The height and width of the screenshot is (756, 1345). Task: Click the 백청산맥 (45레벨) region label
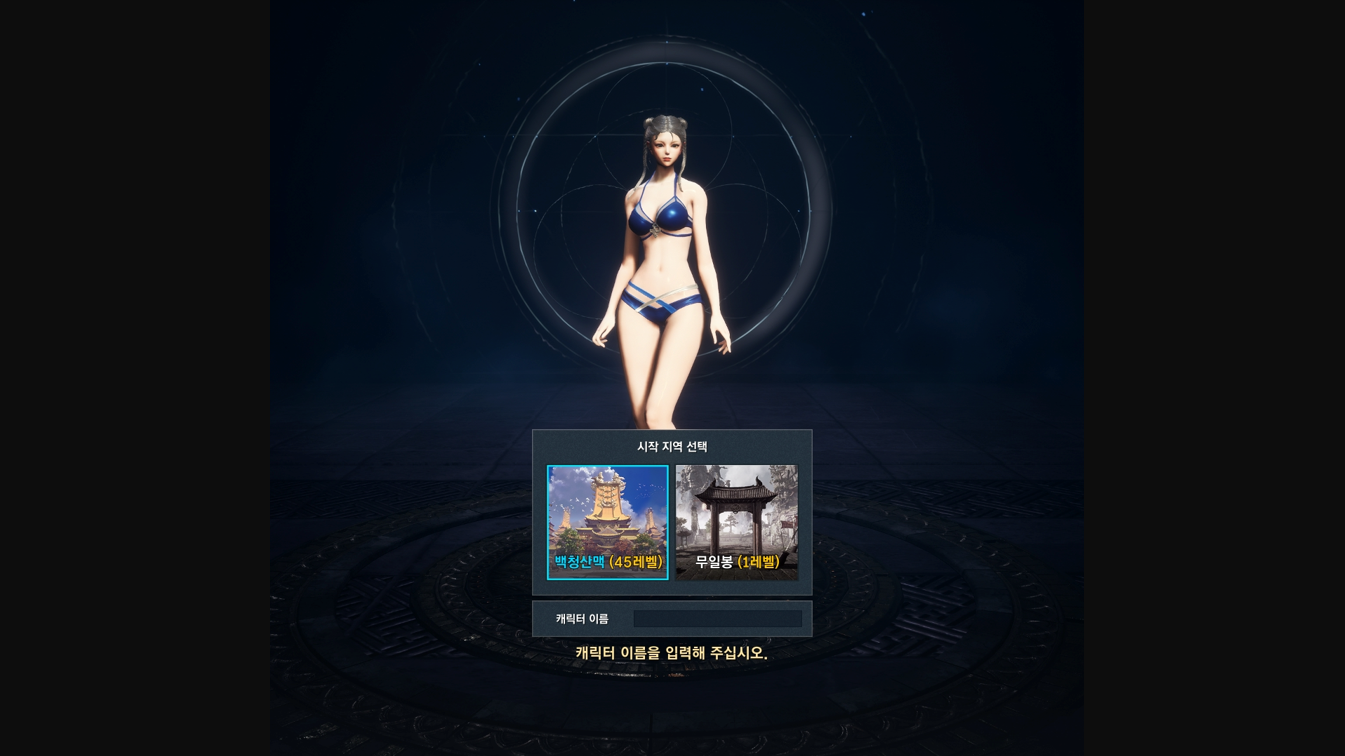click(608, 563)
